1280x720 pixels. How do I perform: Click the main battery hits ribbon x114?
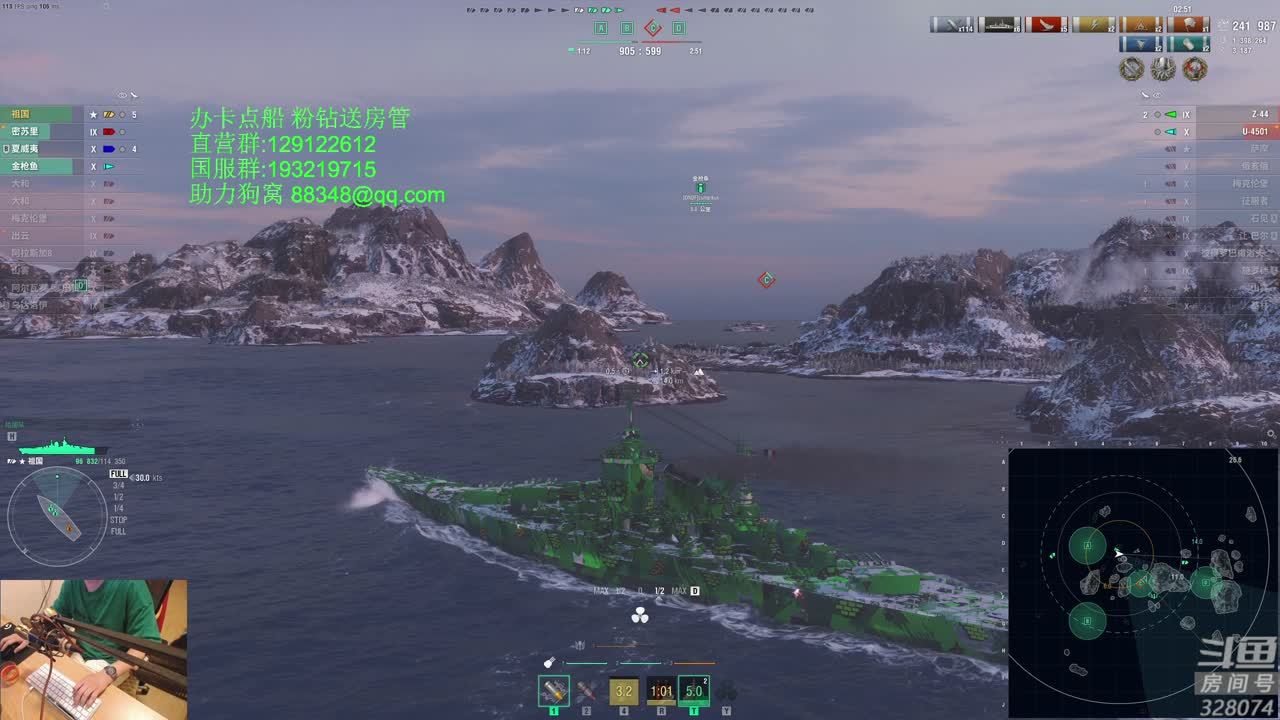click(951, 25)
